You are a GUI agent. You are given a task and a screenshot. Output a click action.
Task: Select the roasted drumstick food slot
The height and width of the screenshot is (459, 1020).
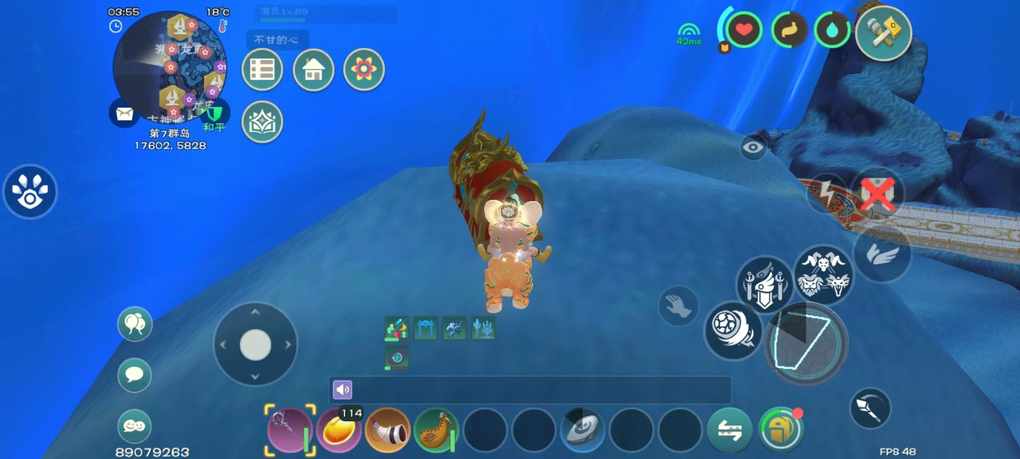(436, 430)
